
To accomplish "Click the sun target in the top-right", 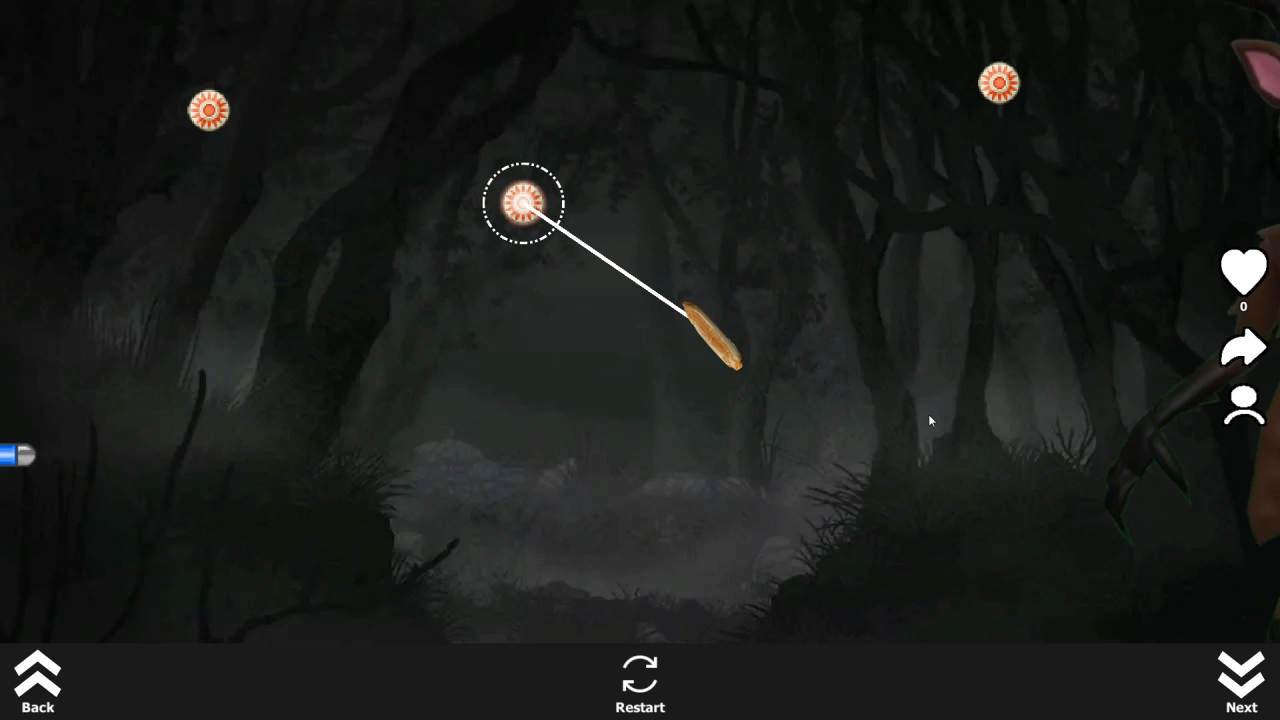I will (998, 83).
